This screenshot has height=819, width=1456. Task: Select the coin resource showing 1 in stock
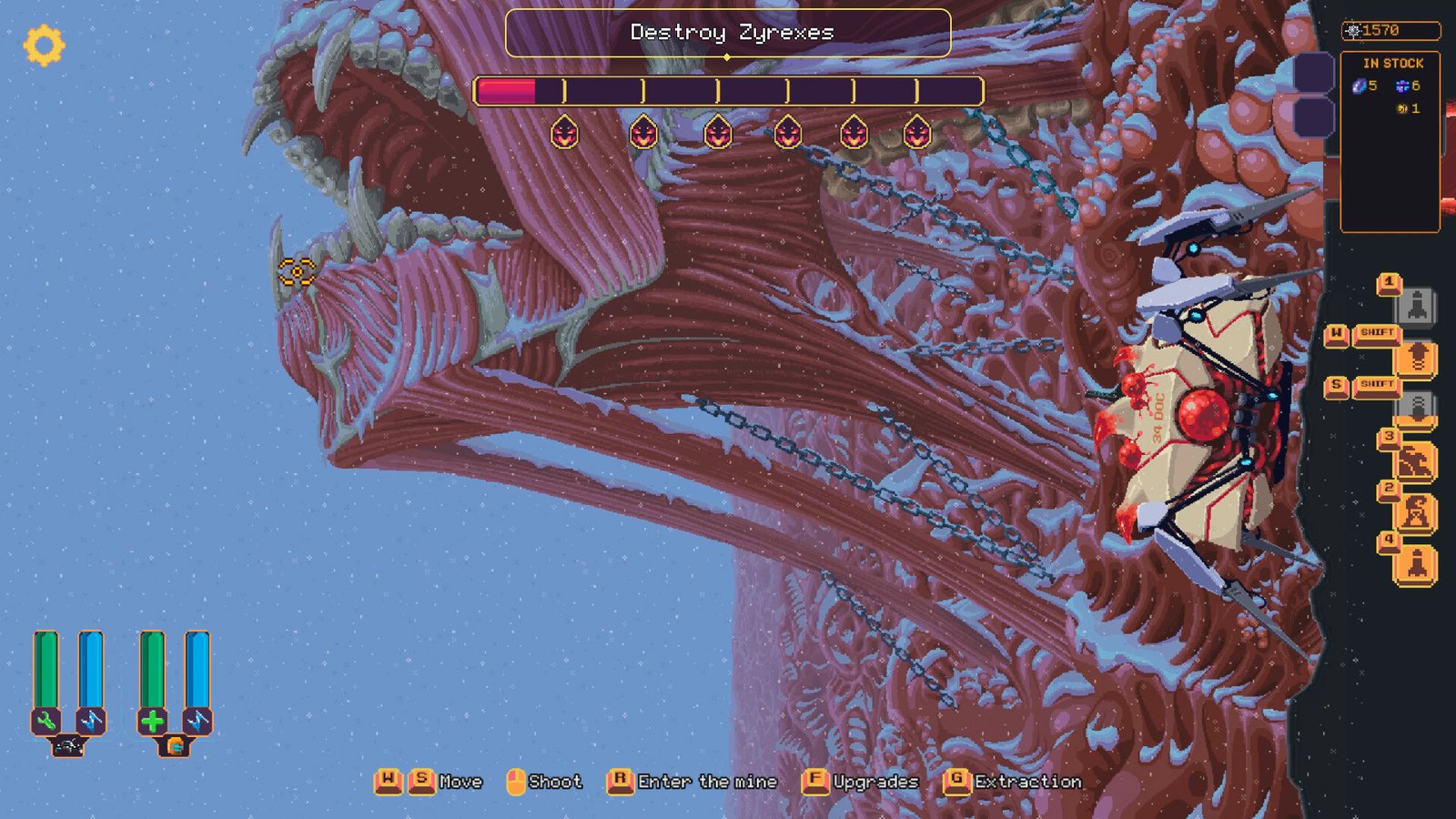pyautogui.click(x=1402, y=107)
